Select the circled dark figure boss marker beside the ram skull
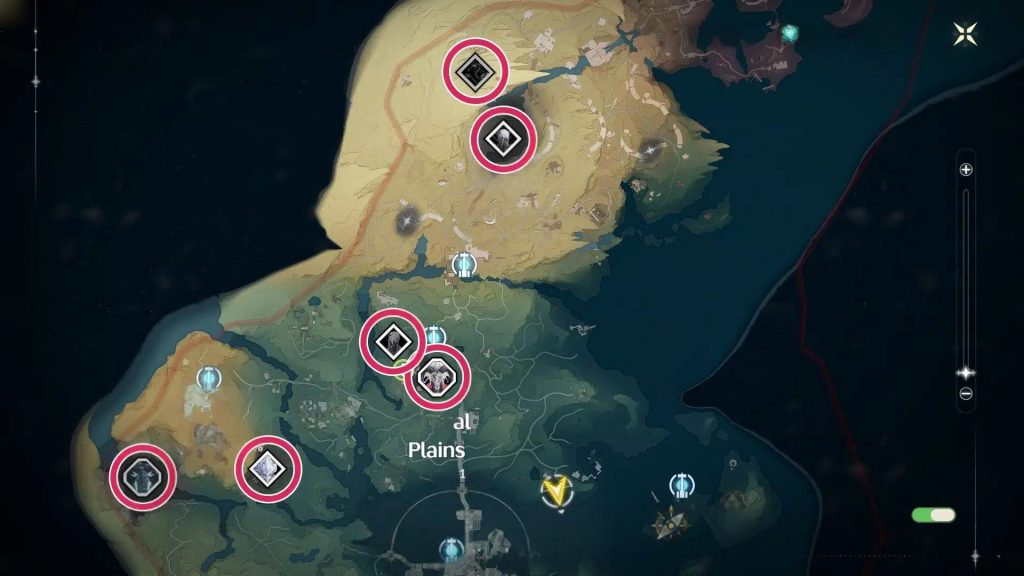This screenshot has height=576, width=1024. coord(393,341)
